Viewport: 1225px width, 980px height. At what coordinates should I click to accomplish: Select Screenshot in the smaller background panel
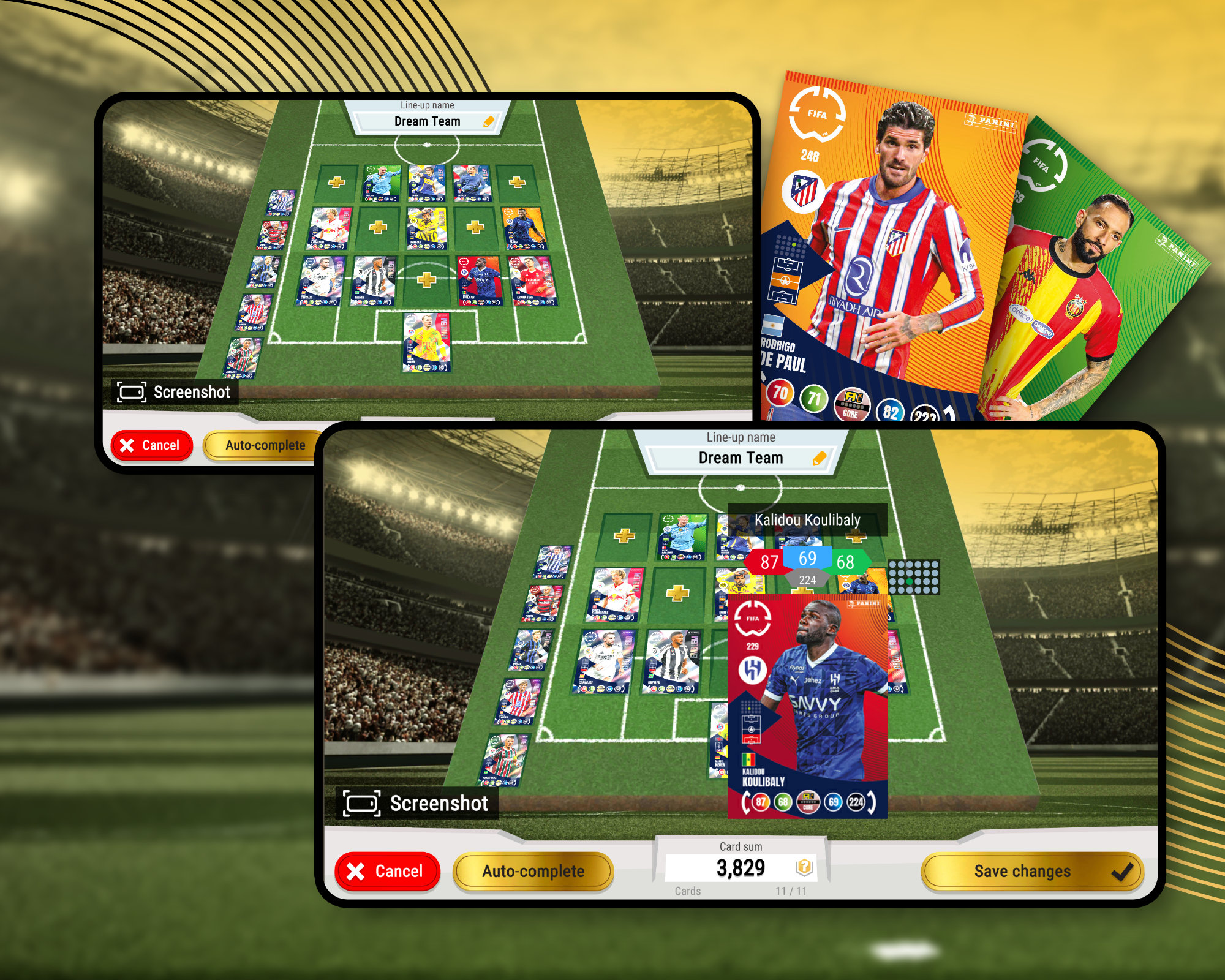[x=175, y=392]
